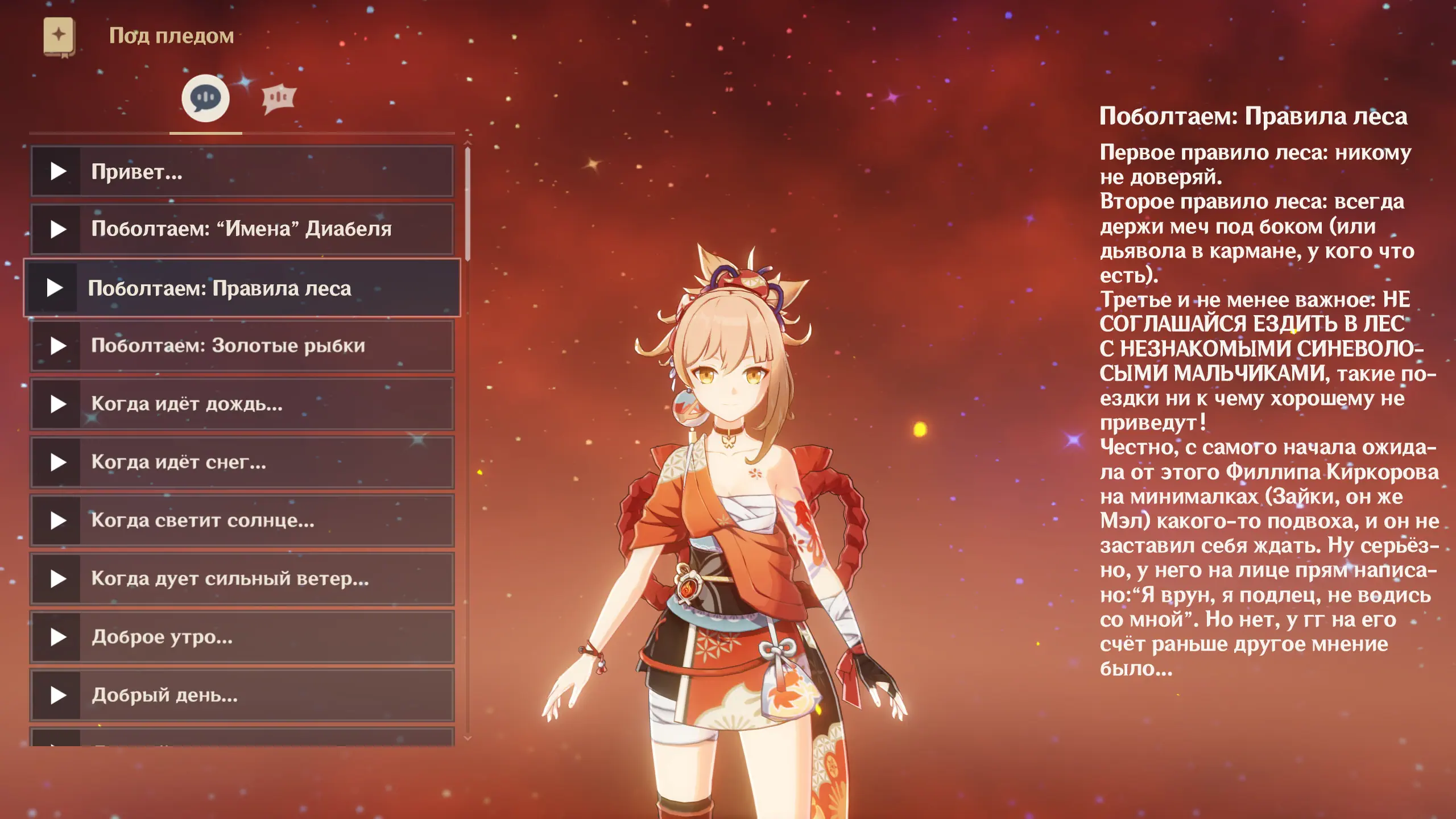Play 'Когда идёт дождь...' line
The image size is (1456, 819).
(x=242, y=404)
